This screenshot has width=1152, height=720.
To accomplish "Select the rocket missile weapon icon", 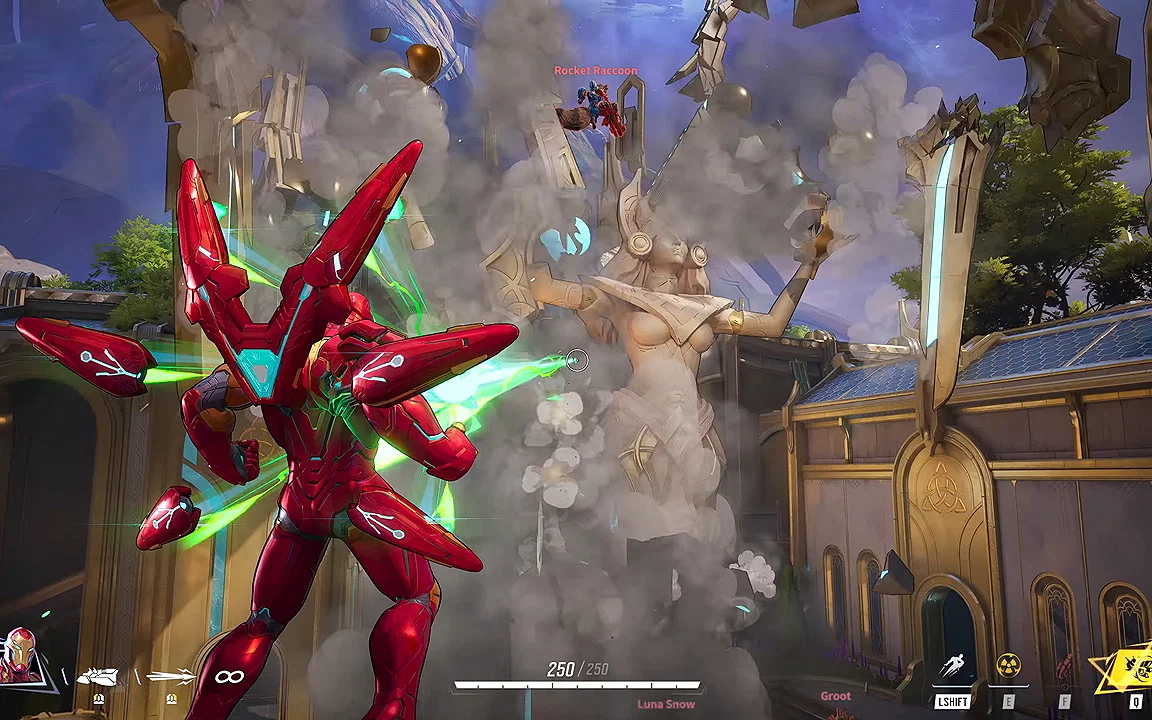I will [97, 677].
